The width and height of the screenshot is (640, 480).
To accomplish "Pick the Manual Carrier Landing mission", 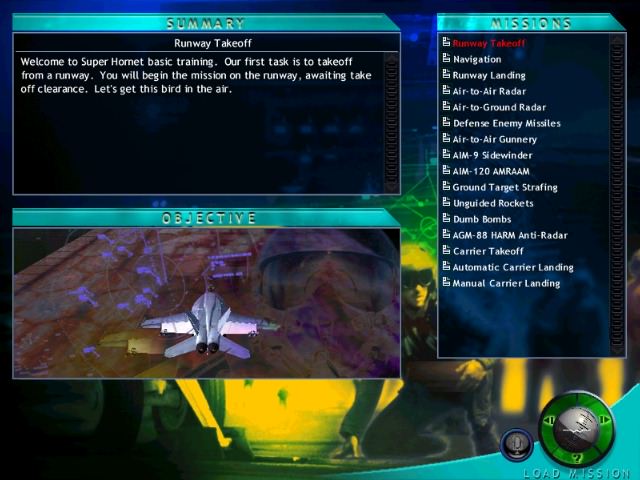I will [x=506, y=284].
